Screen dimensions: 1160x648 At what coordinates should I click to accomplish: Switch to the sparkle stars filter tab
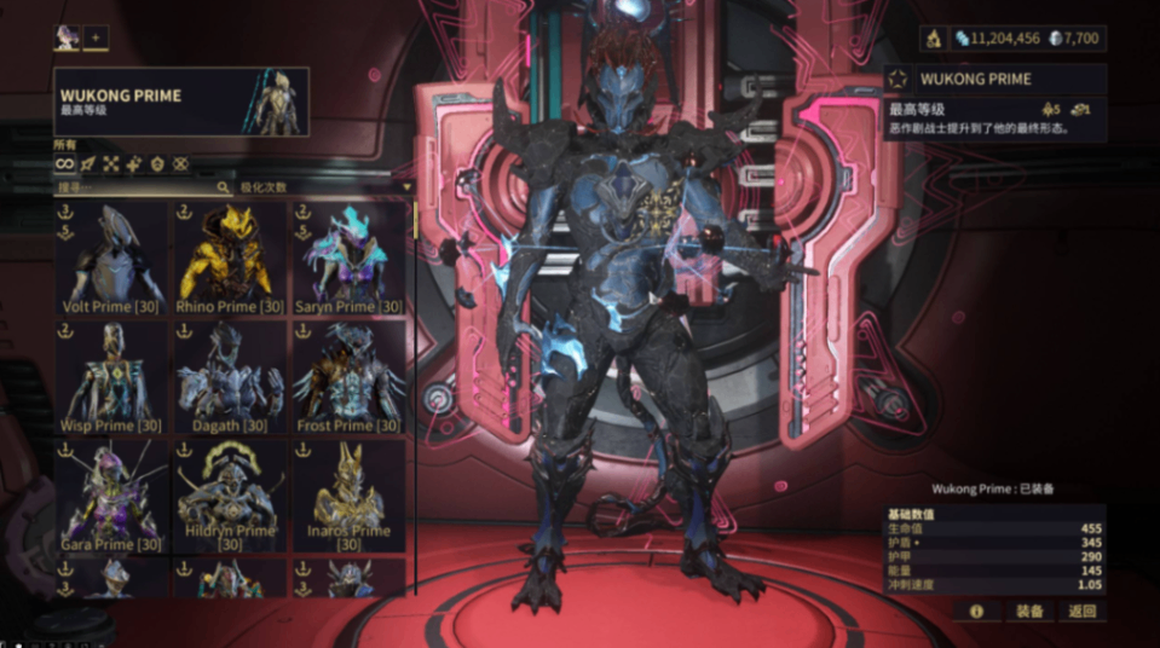point(134,164)
